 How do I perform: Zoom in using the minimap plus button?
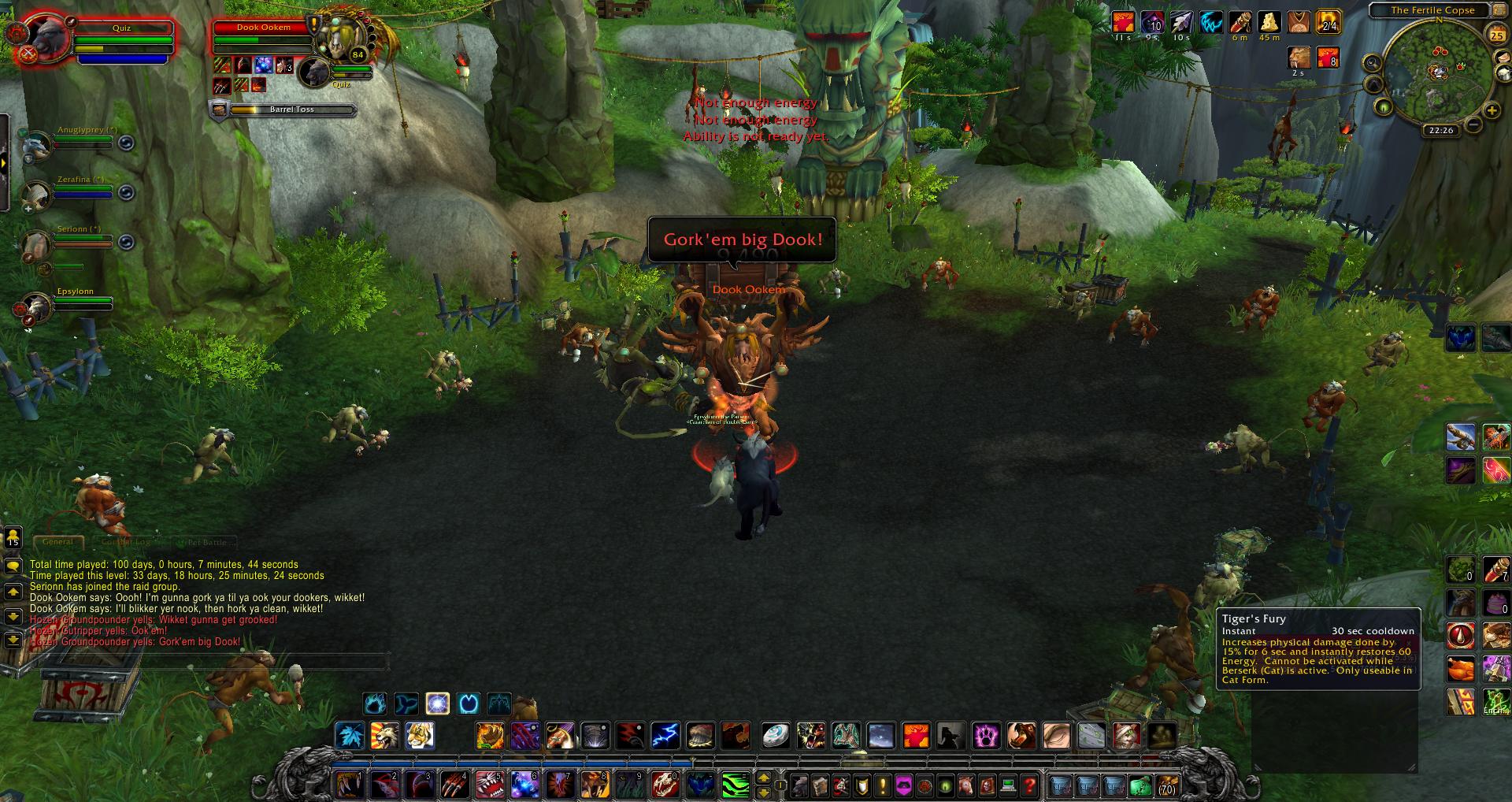point(1492,111)
